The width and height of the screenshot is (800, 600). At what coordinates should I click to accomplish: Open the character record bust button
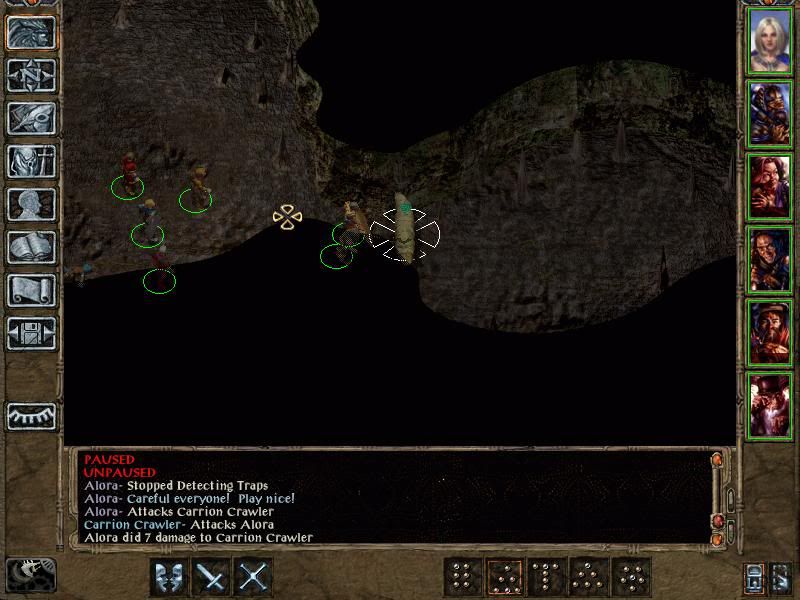click(32, 204)
